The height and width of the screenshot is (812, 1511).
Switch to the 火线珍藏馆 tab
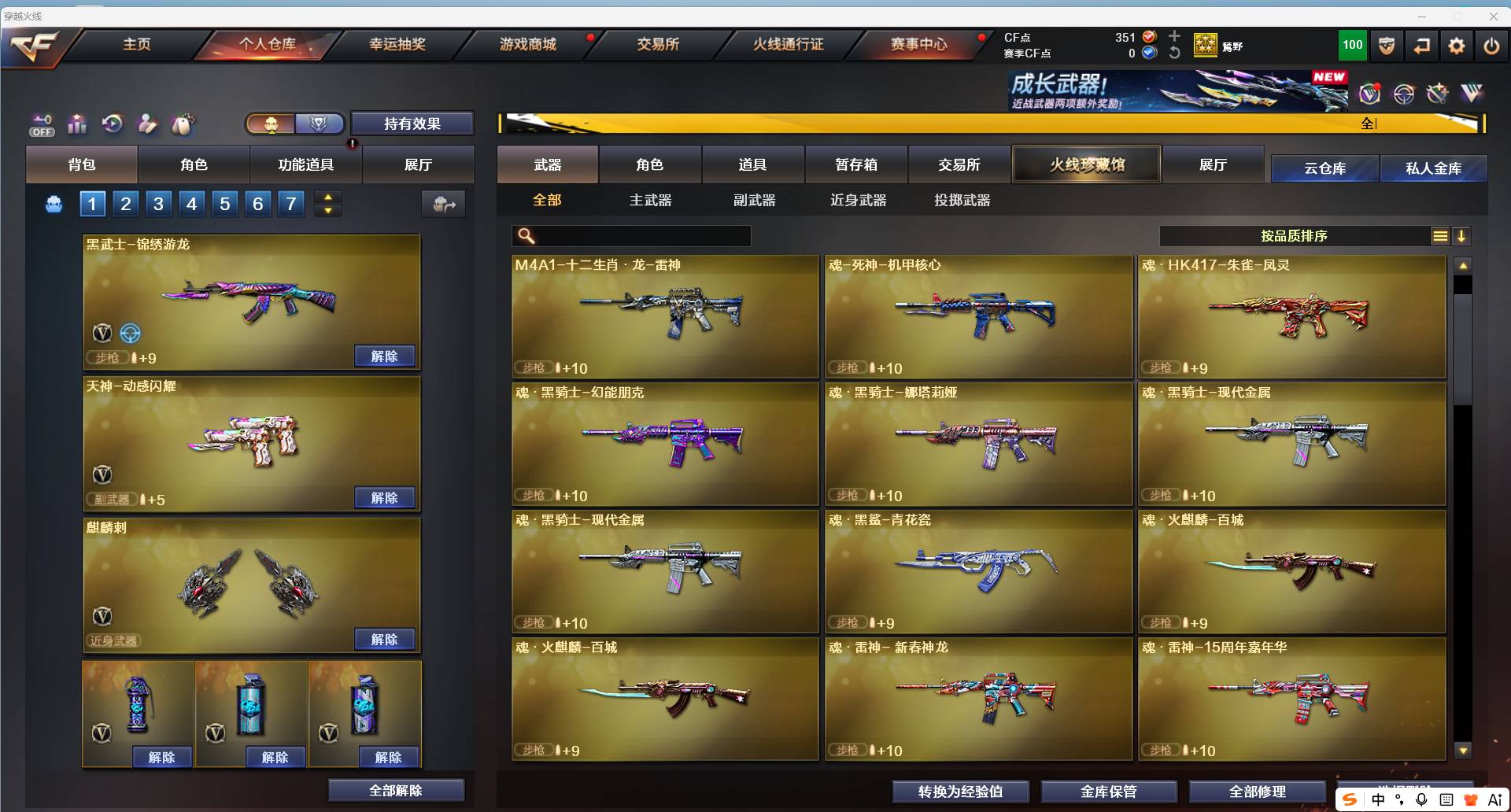tap(1086, 164)
